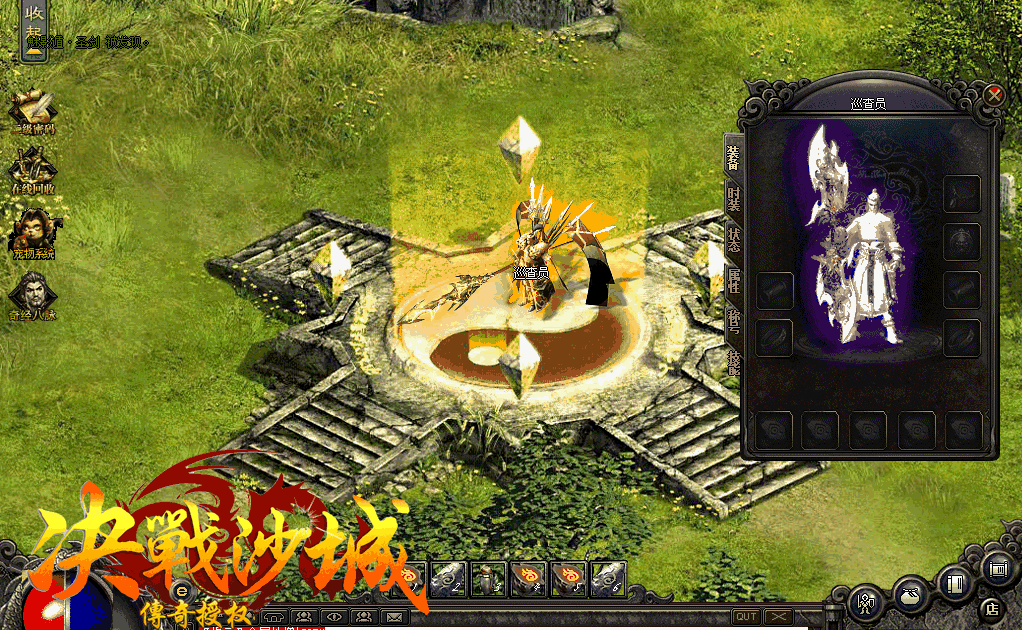Open the 状态 (status) tab
The height and width of the screenshot is (630, 1022).
(x=734, y=238)
